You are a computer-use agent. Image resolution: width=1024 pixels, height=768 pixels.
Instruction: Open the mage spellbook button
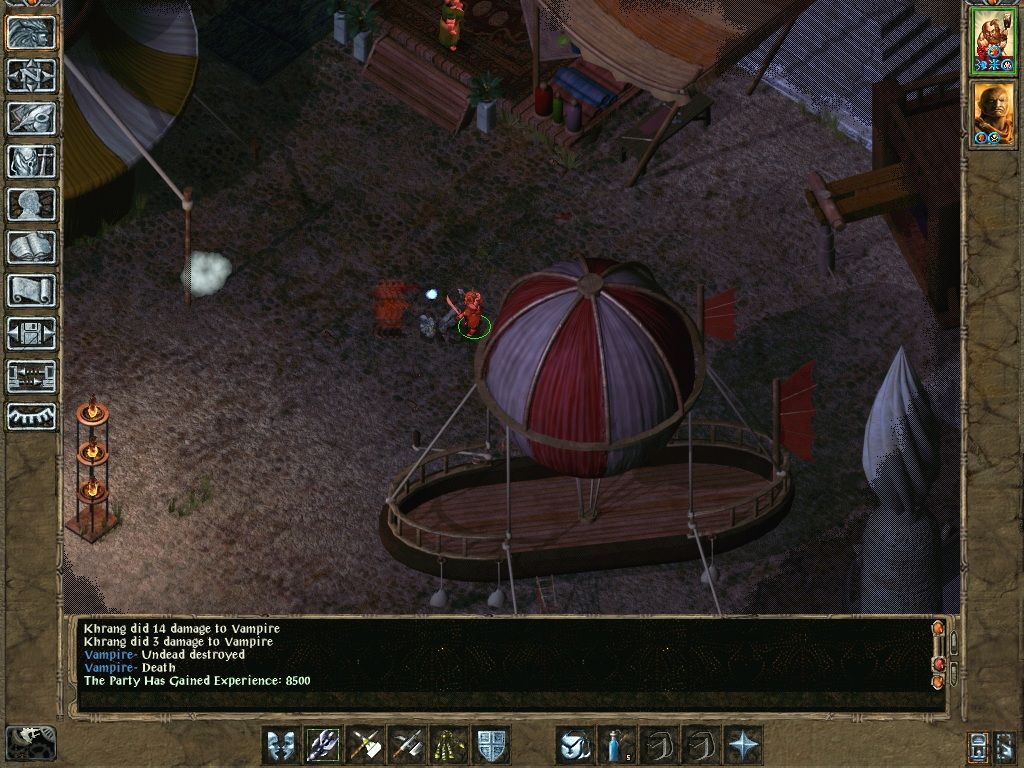(x=31, y=247)
